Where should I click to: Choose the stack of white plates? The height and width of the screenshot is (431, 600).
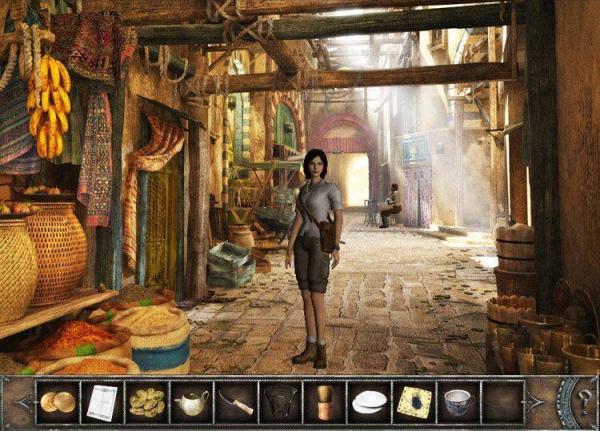tap(369, 402)
